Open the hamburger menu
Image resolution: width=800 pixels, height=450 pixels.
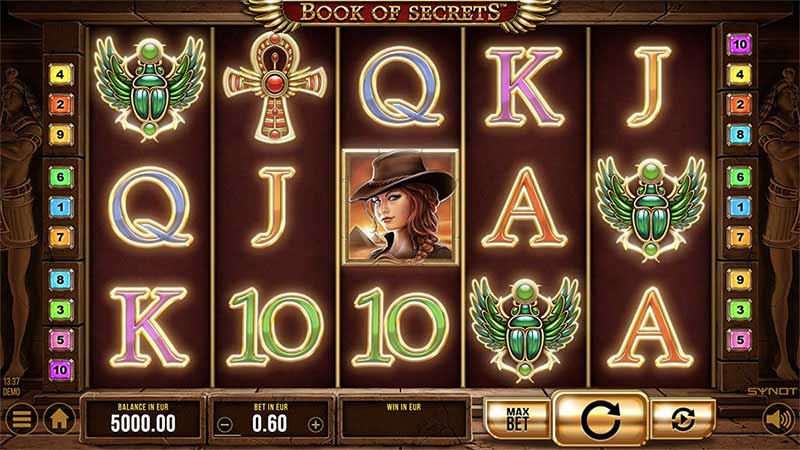pos(20,418)
